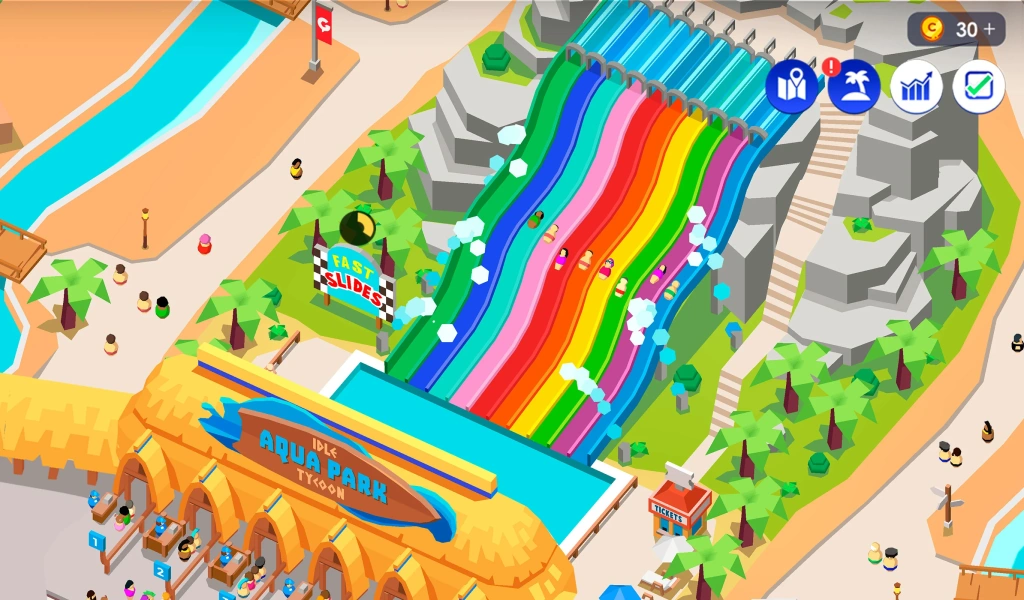Open the palm tree island menu
Viewport: 1024px width, 600px height.
[x=854, y=87]
